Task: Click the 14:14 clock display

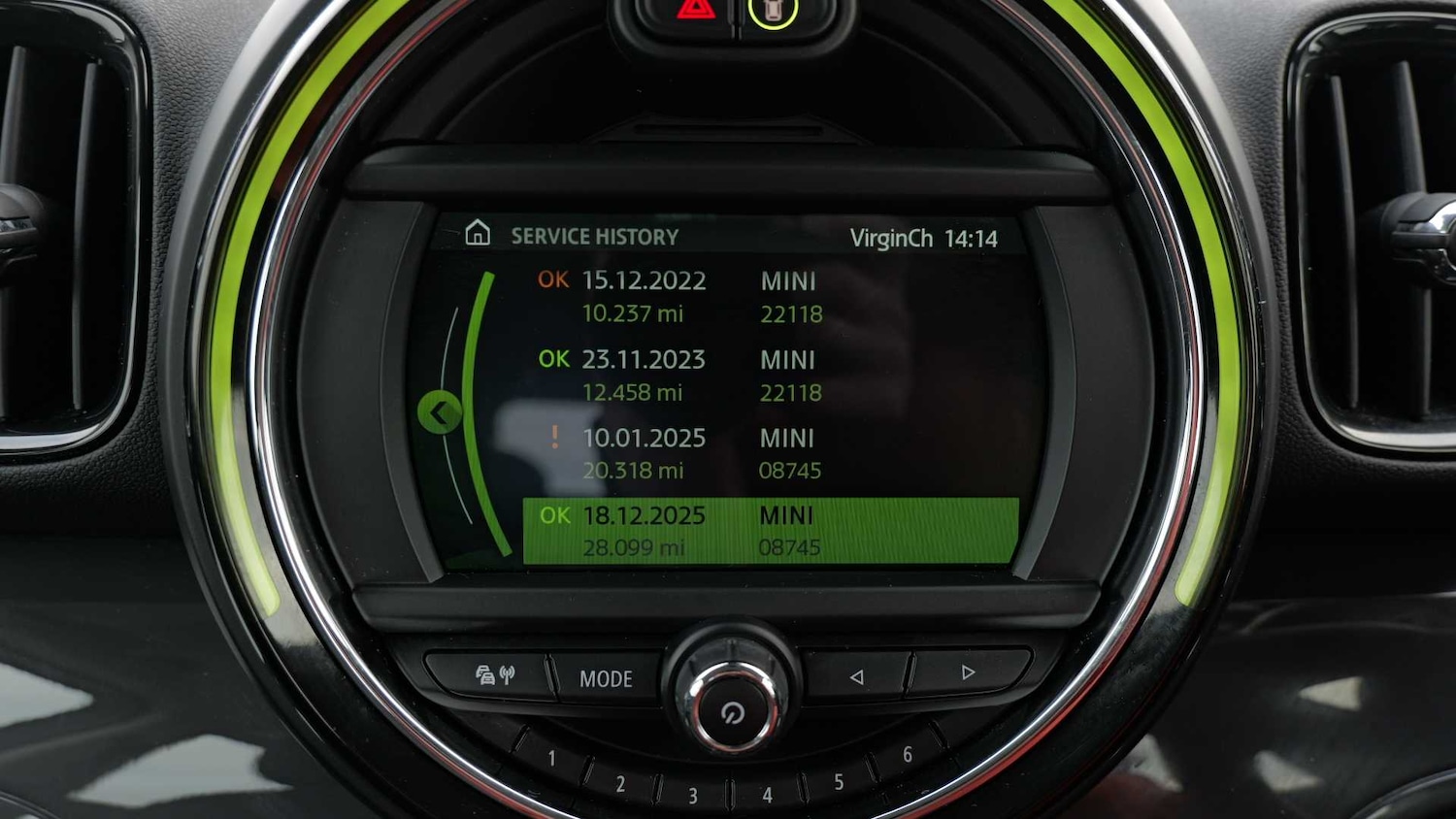Action: [x=975, y=238]
